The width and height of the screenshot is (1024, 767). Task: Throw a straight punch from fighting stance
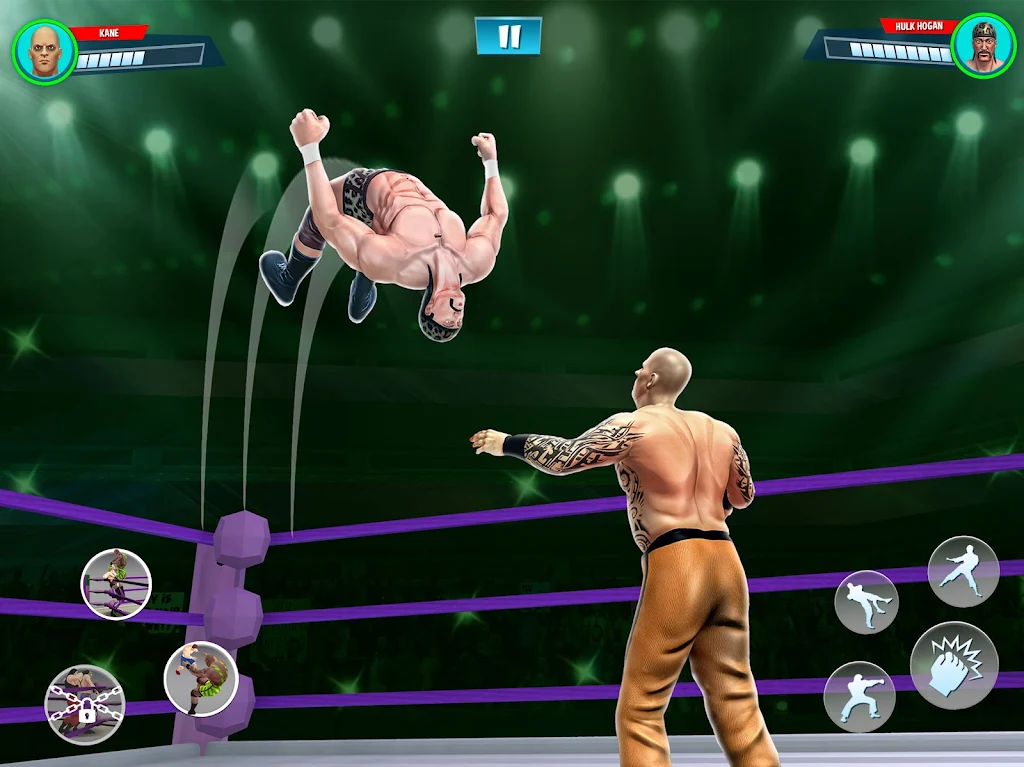[859, 696]
